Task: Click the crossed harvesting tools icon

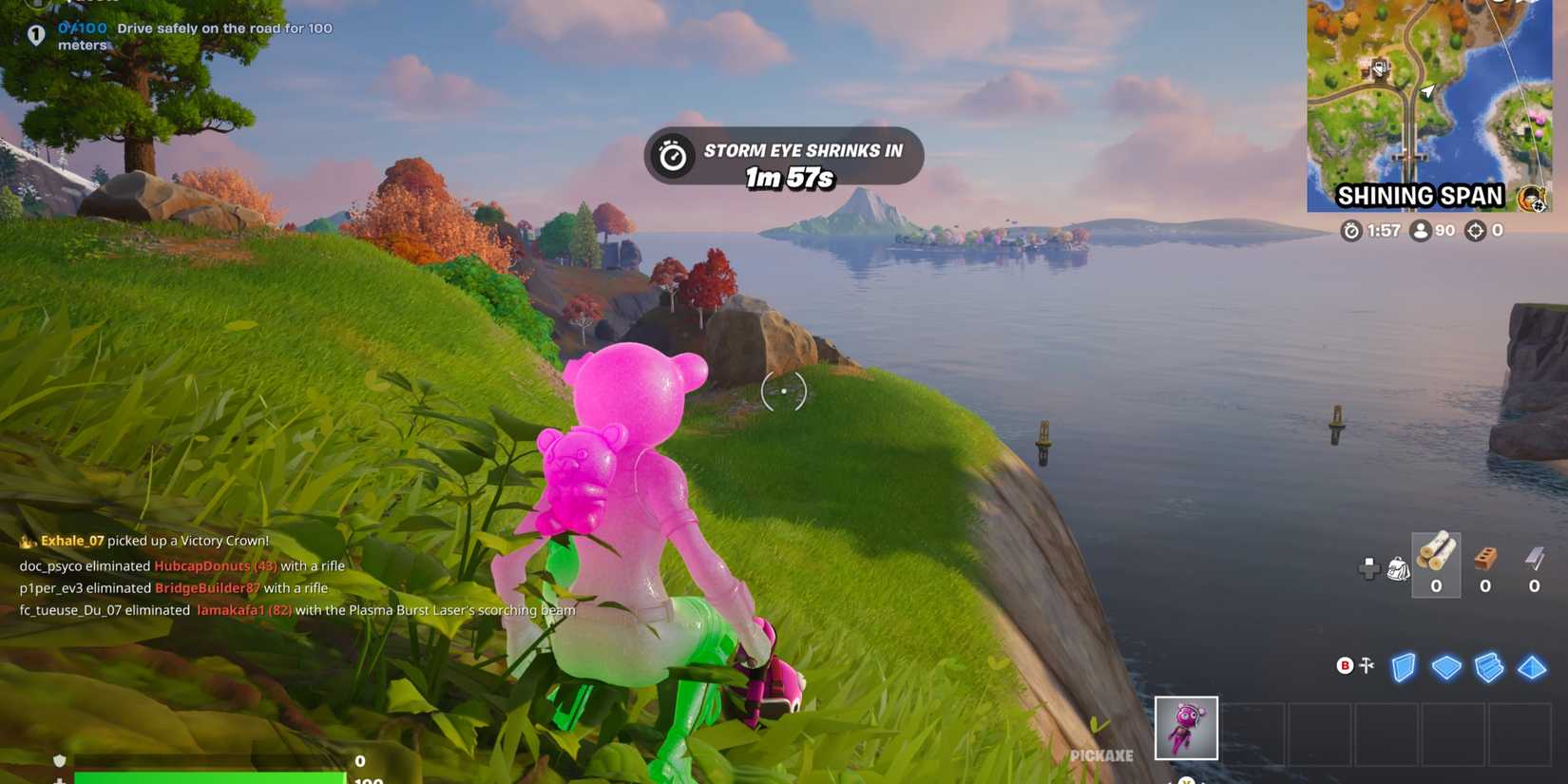Action: (x=1366, y=667)
